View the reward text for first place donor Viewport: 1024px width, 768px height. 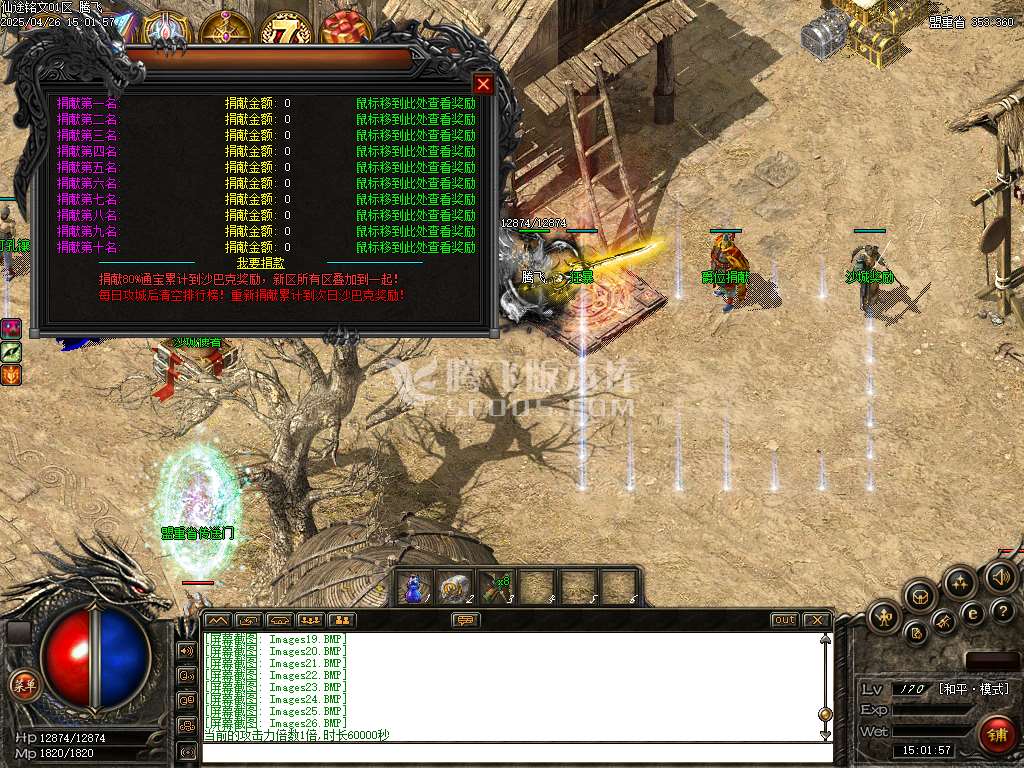point(416,103)
